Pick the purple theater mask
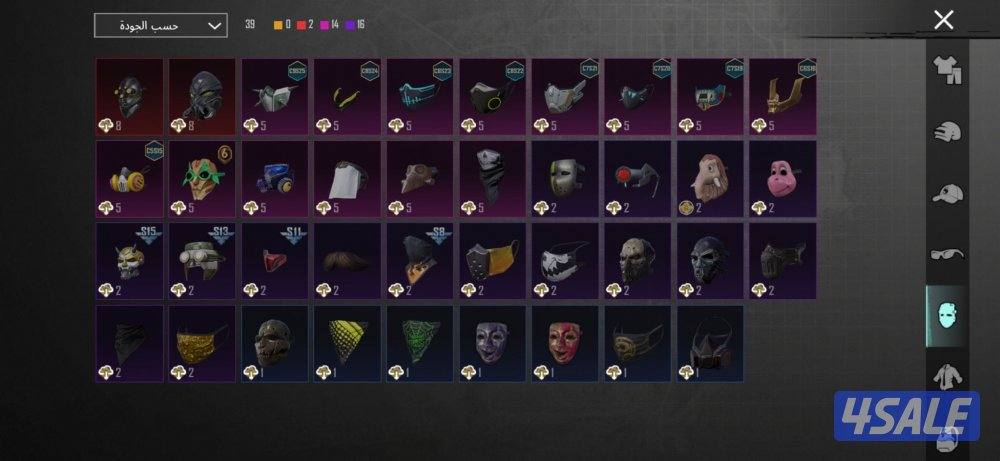The height and width of the screenshot is (461, 1000). click(x=492, y=343)
